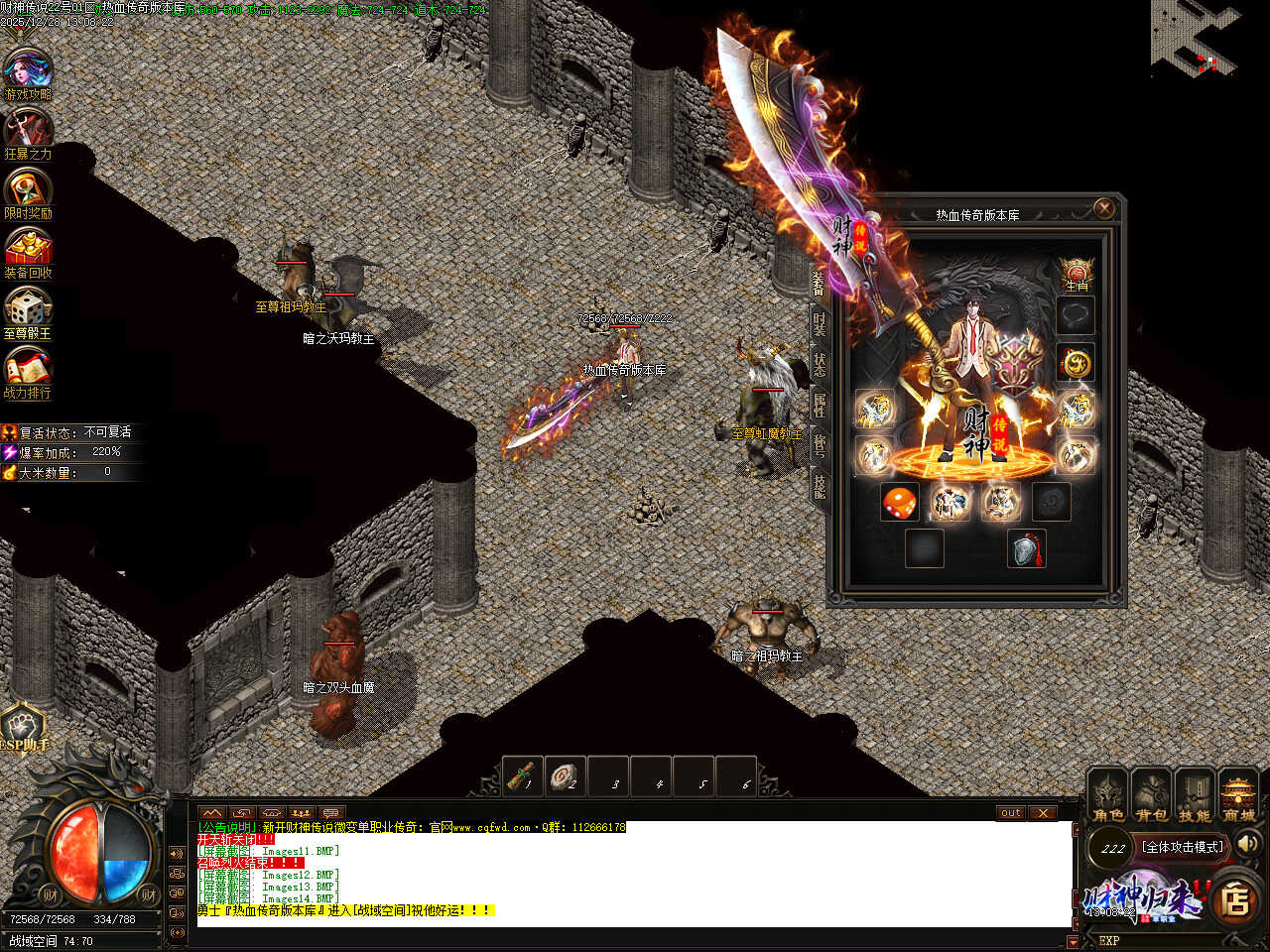Toggle the 全体攻击模式 attack mode
The image size is (1270, 952).
click(x=1183, y=847)
